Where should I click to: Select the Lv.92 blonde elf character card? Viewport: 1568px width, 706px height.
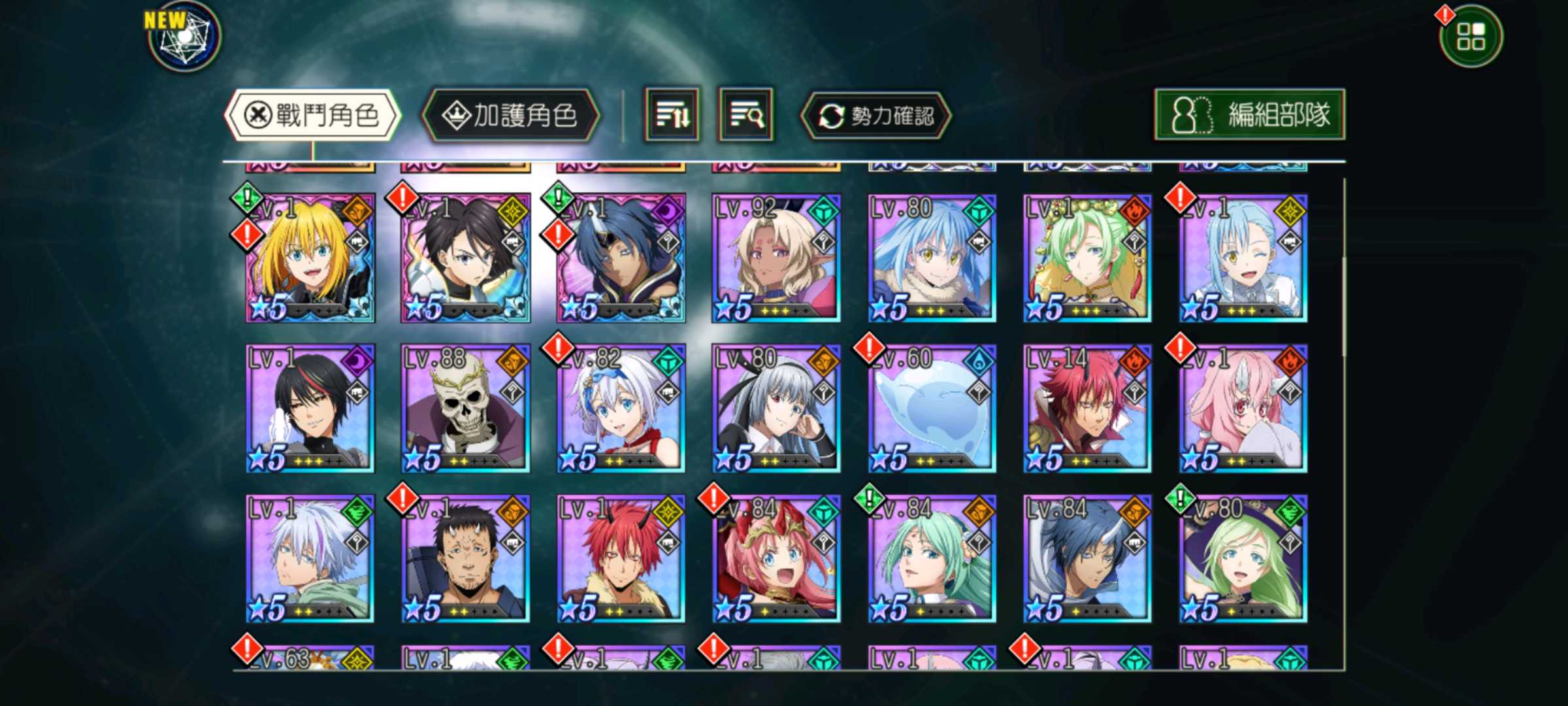point(776,258)
